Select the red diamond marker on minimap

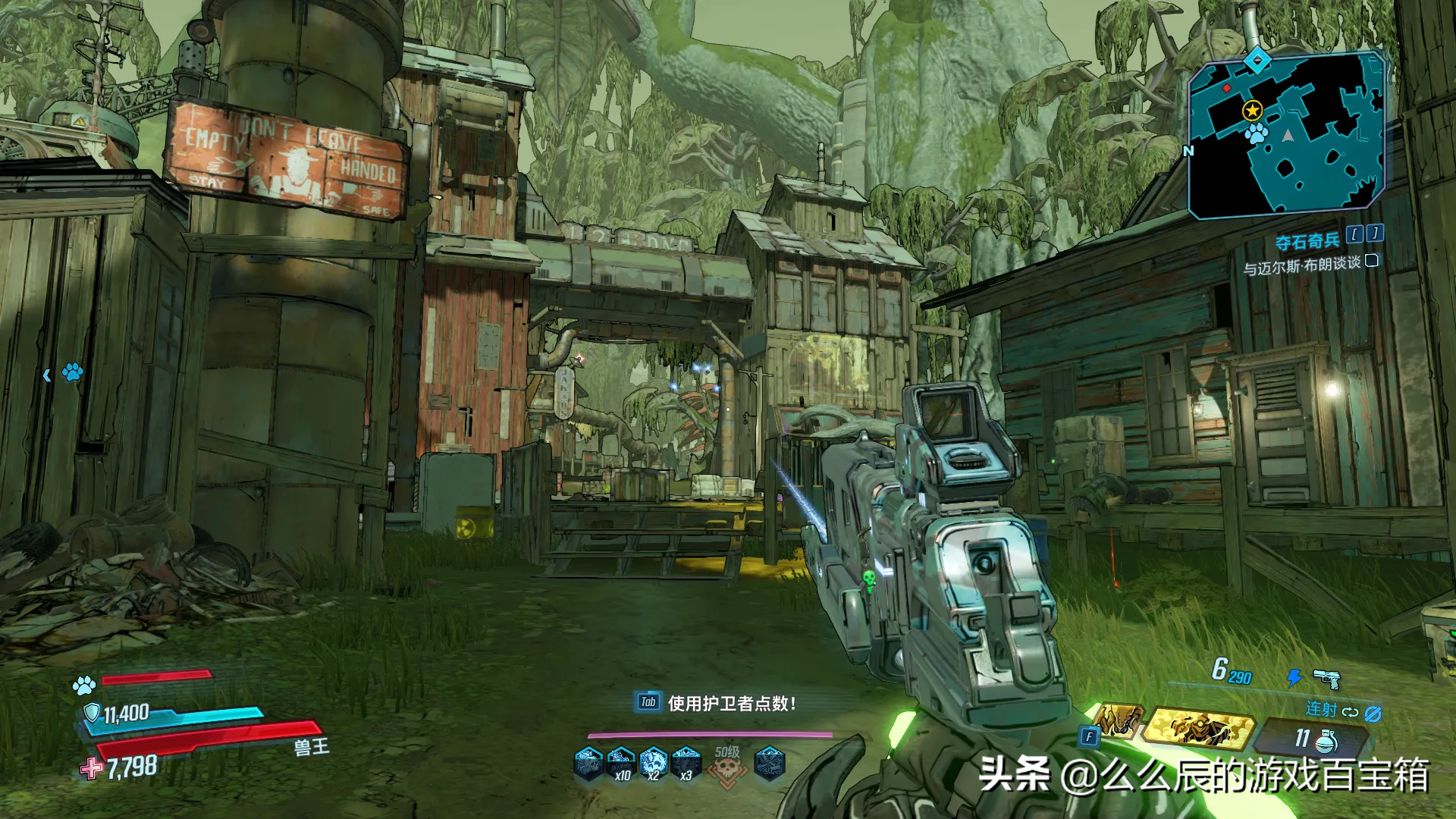tap(1227, 89)
